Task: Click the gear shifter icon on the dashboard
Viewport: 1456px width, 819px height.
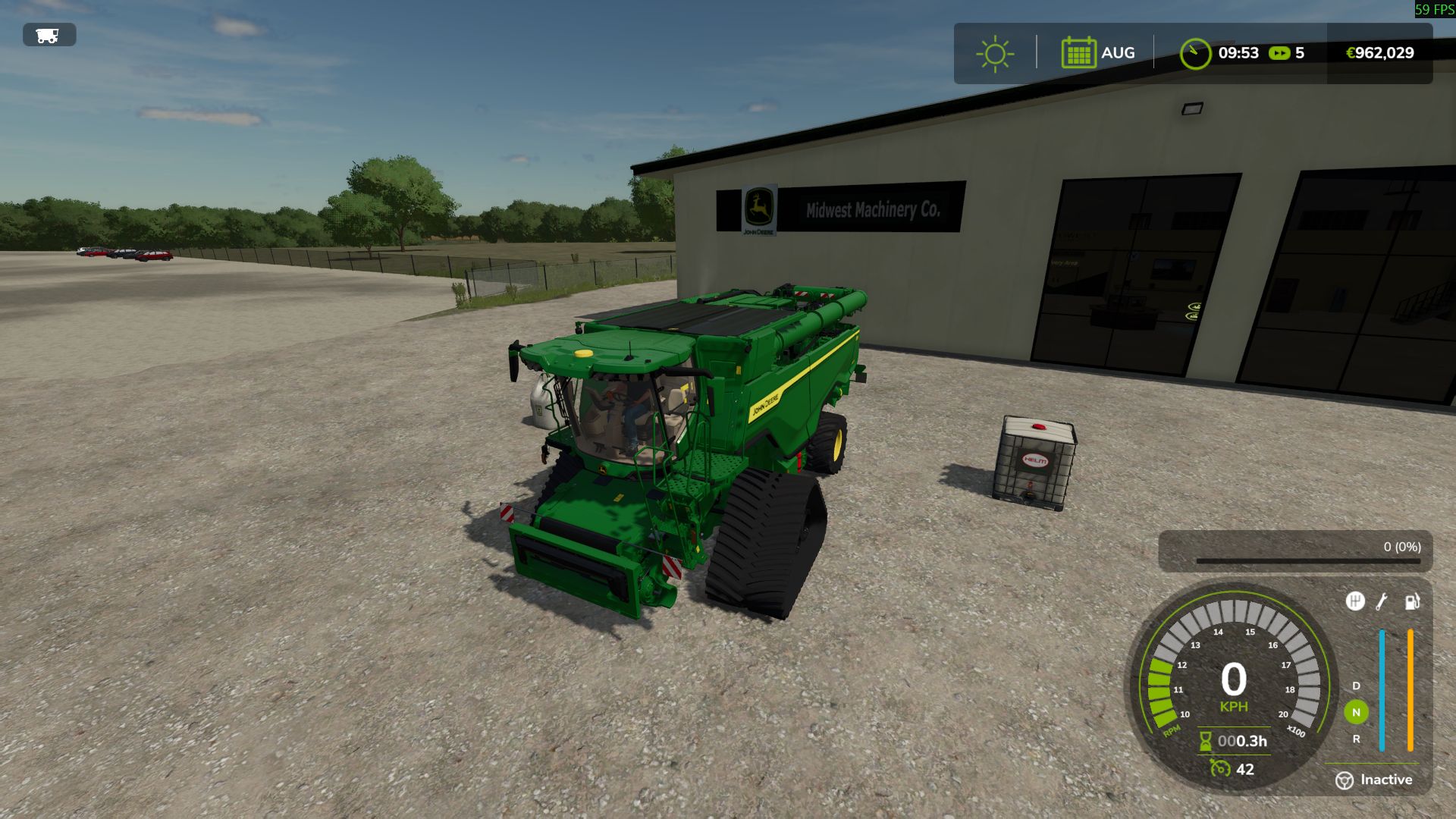Action: [1356, 601]
